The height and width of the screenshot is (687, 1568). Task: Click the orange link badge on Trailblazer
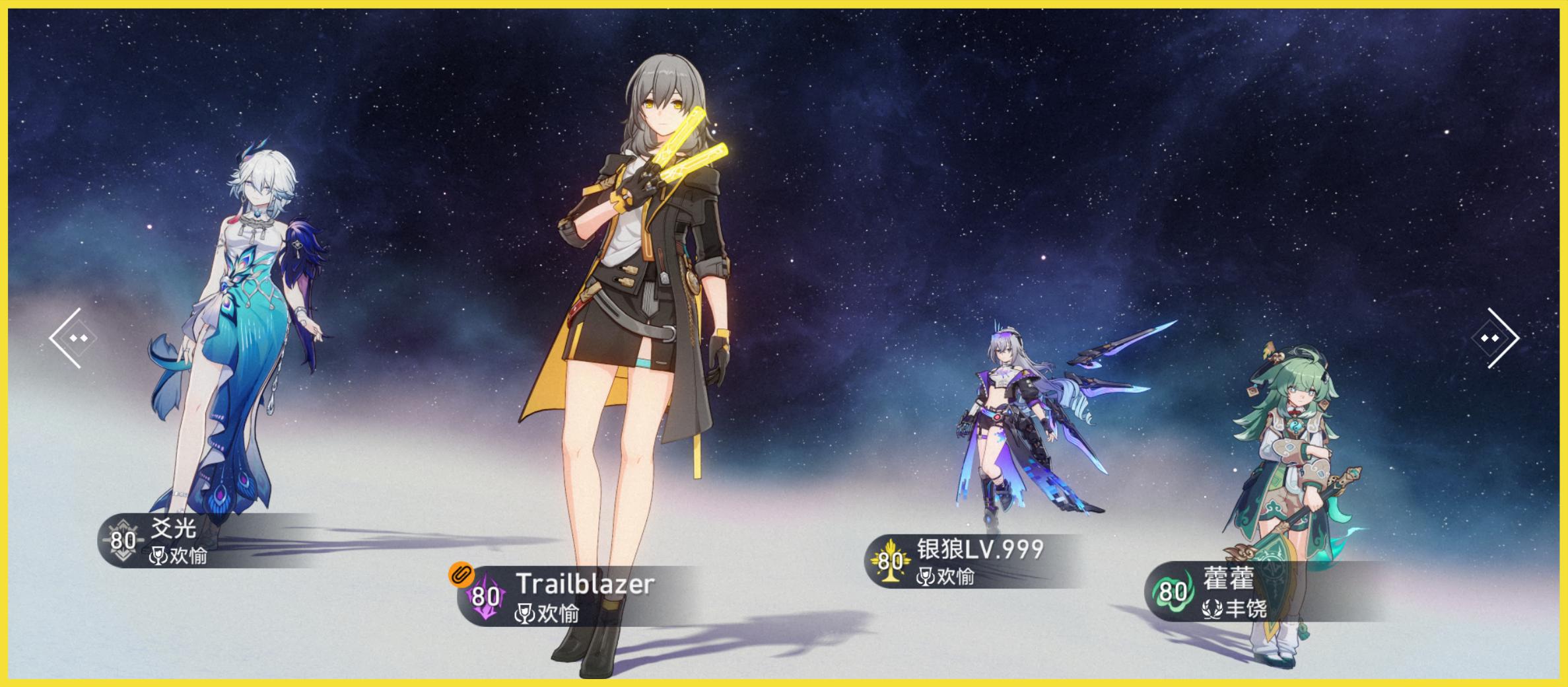pyautogui.click(x=461, y=573)
